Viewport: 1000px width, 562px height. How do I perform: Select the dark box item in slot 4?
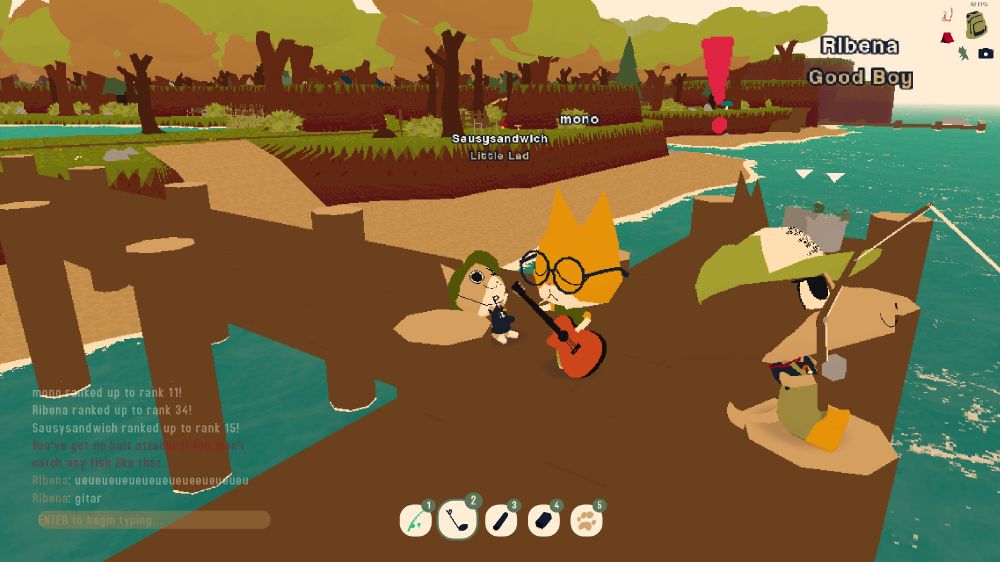coord(543,520)
